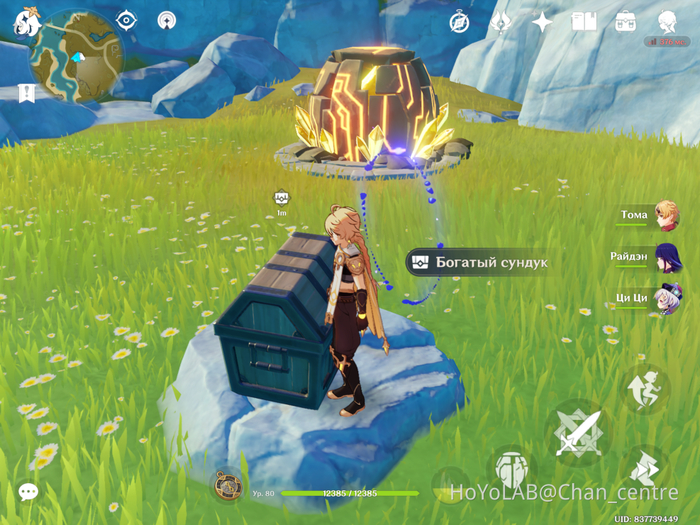Viewport: 700px width, 525px height.
Task: Open the Paimon menu
Action: (26, 22)
